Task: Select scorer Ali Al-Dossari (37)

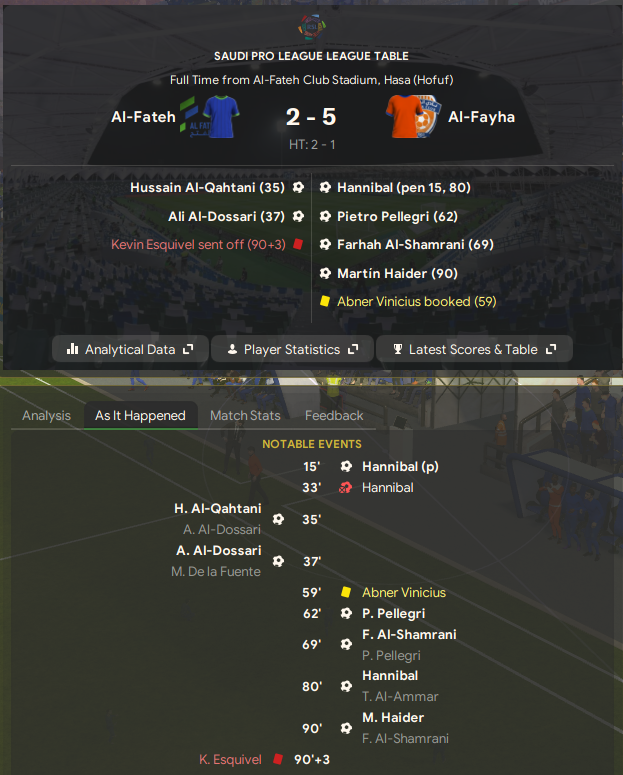Action: (x=226, y=215)
